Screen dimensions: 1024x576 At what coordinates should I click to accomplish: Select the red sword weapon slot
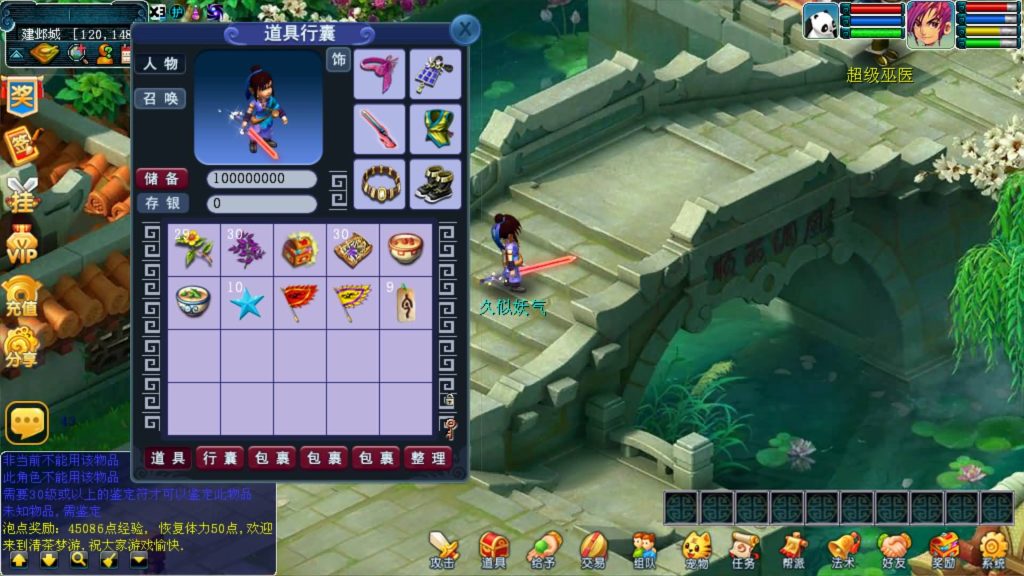point(379,129)
